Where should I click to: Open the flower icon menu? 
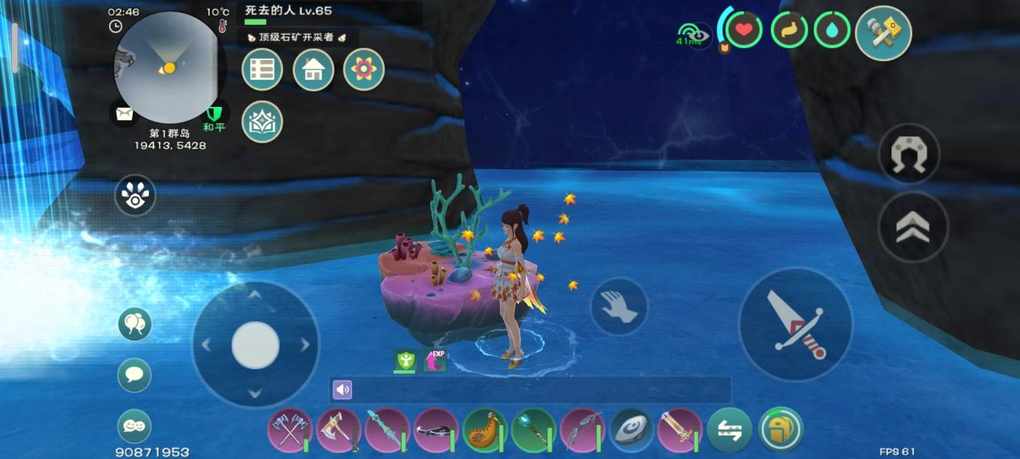point(364,70)
